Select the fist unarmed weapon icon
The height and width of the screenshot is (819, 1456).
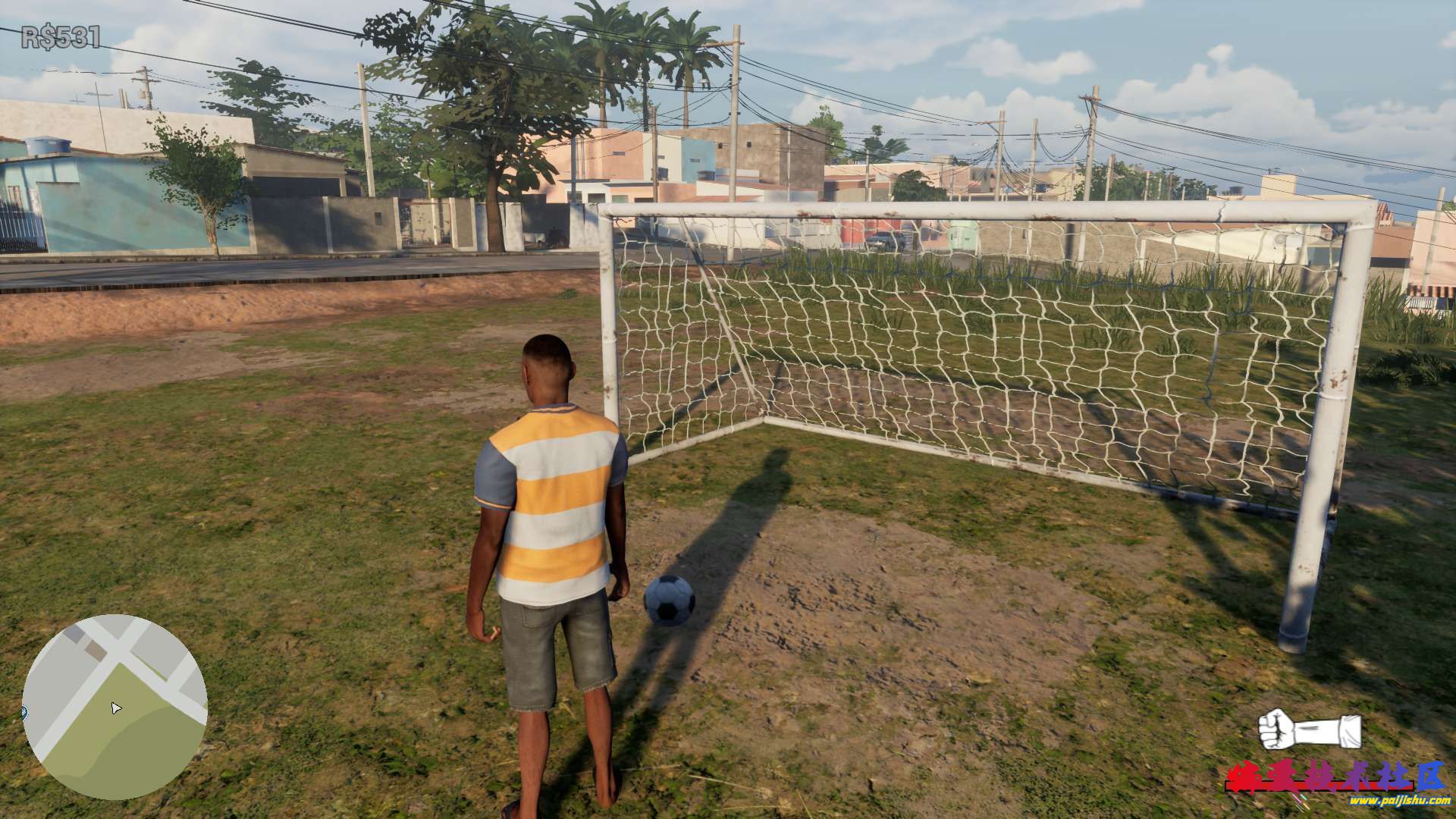point(1309,730)
